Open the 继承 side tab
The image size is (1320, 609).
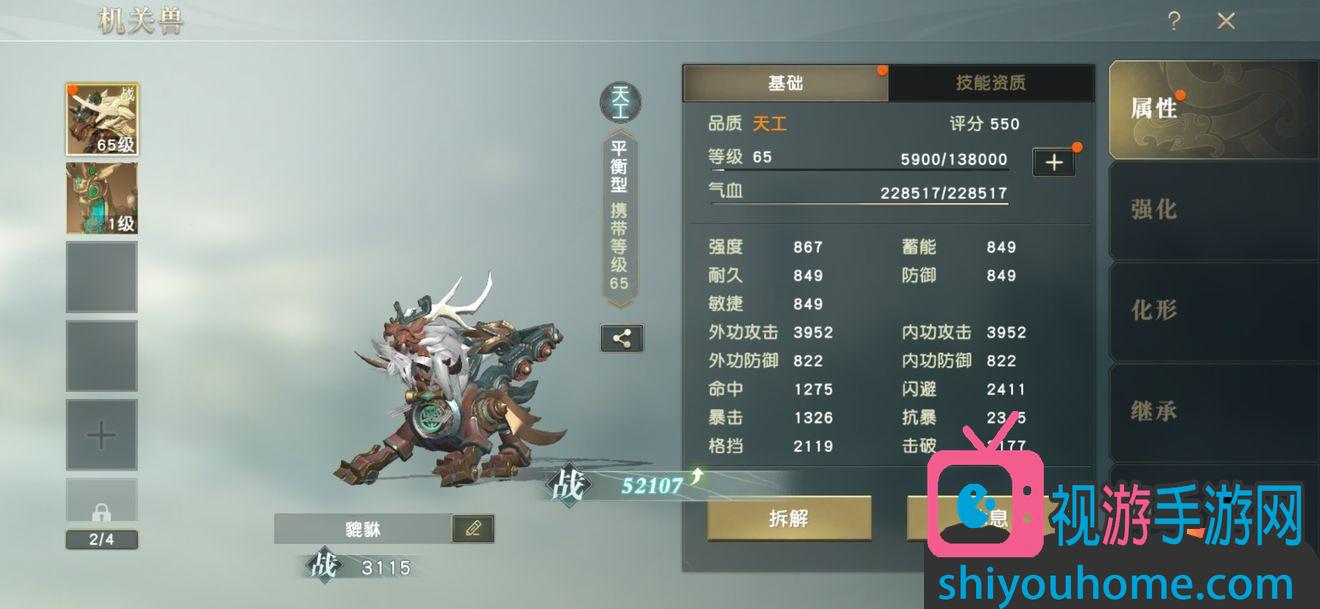coord(1155,410)
